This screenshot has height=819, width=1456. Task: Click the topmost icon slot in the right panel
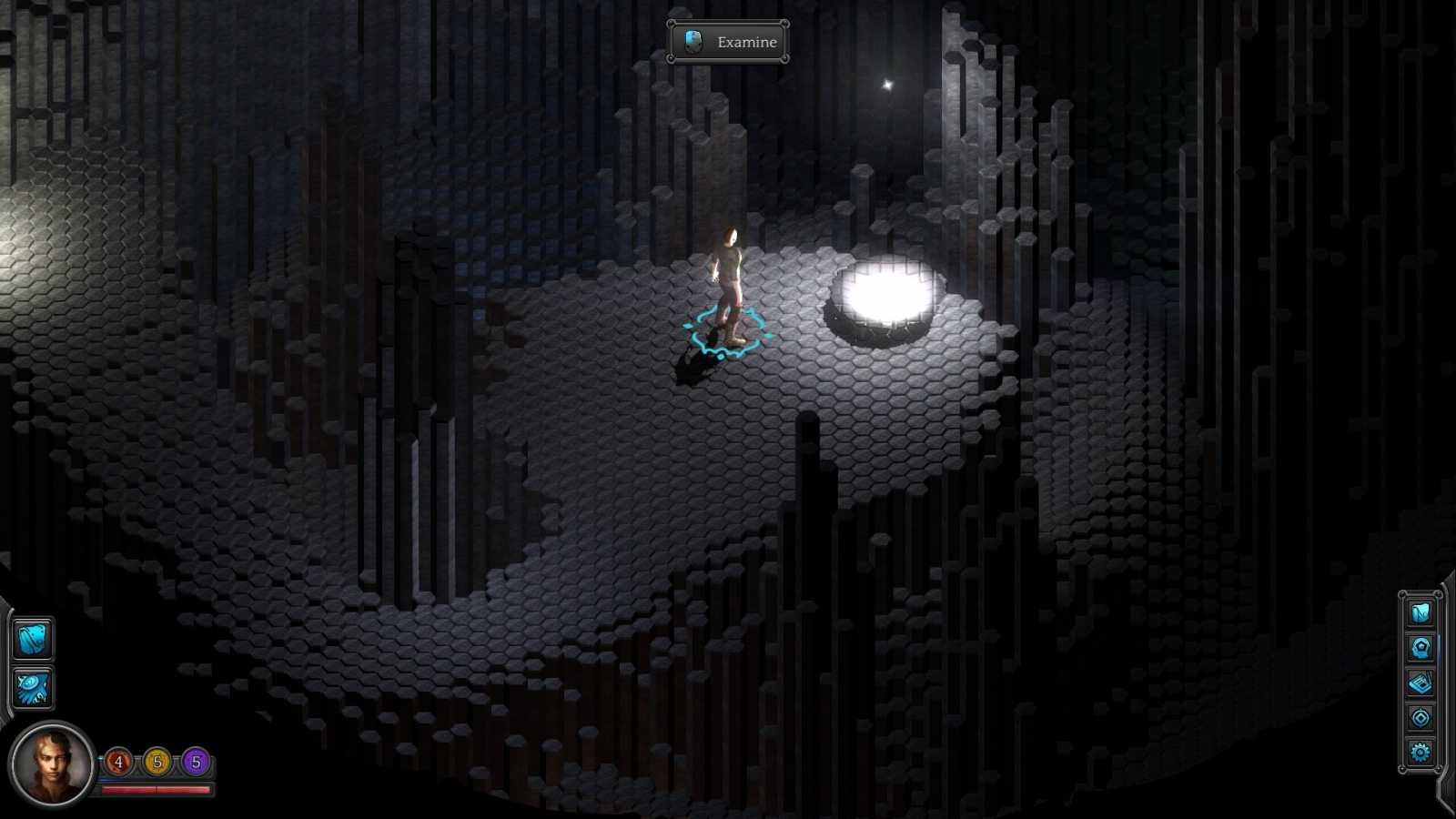(1419, 612)
